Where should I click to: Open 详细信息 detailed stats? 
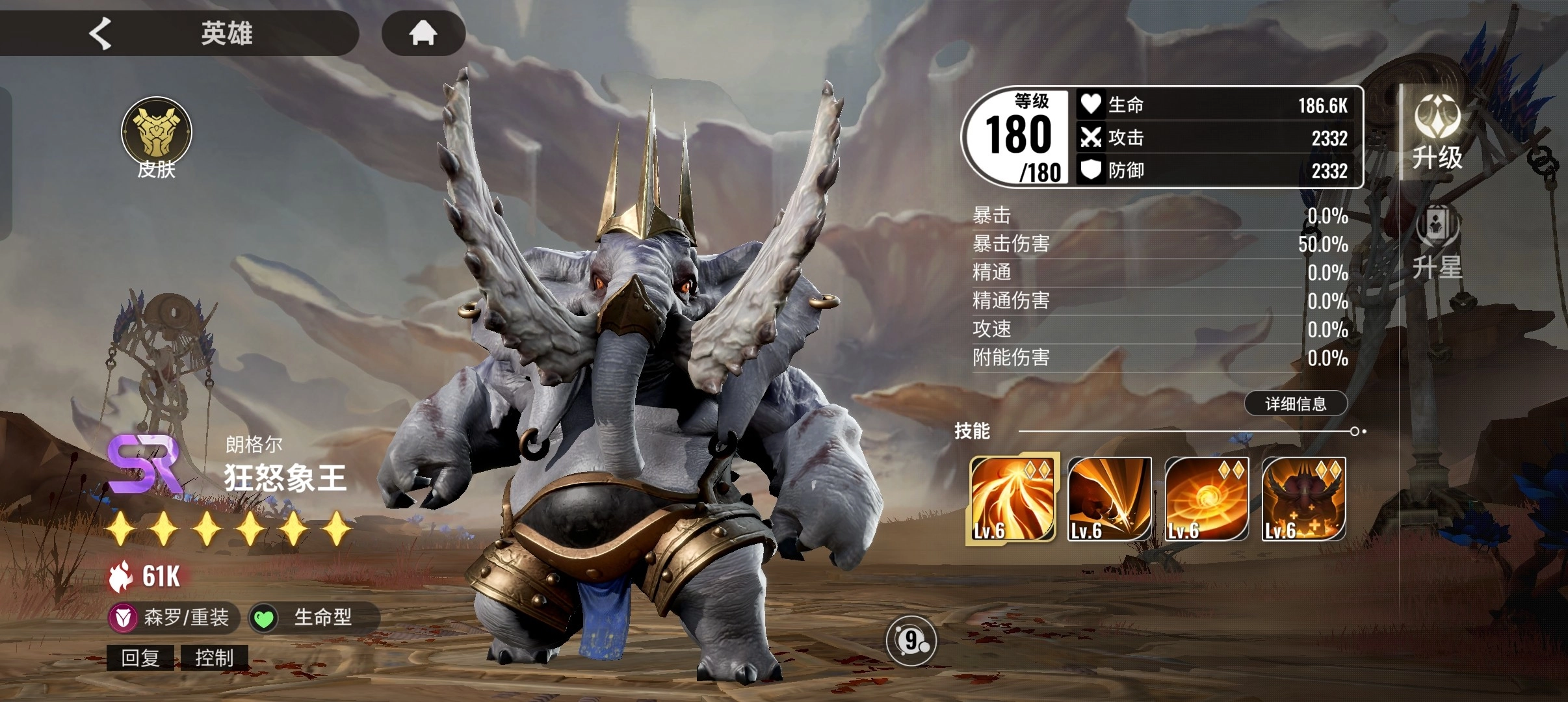click(x=1296, y=404)
